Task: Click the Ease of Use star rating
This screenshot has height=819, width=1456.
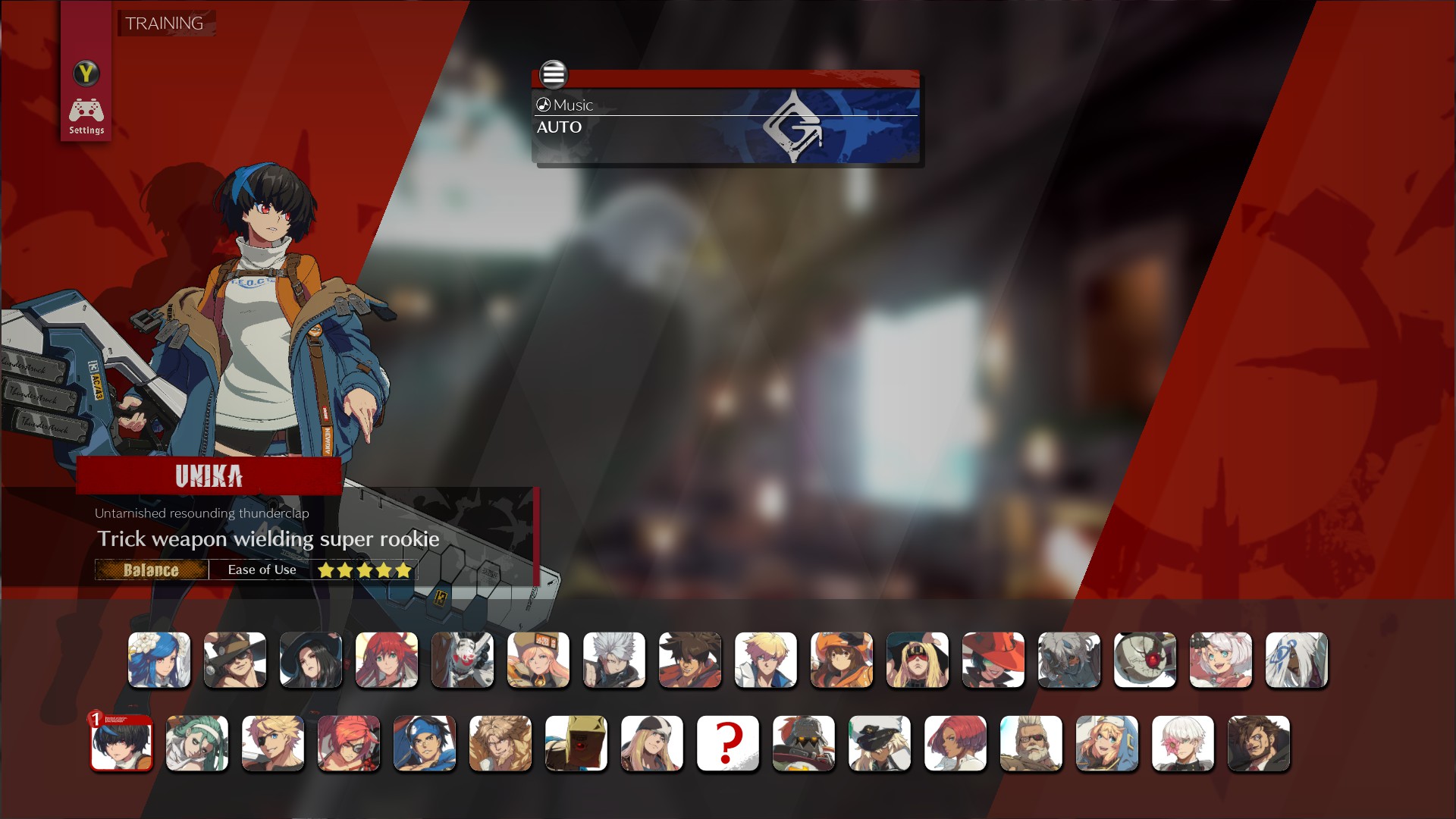Action: point(363,570)
